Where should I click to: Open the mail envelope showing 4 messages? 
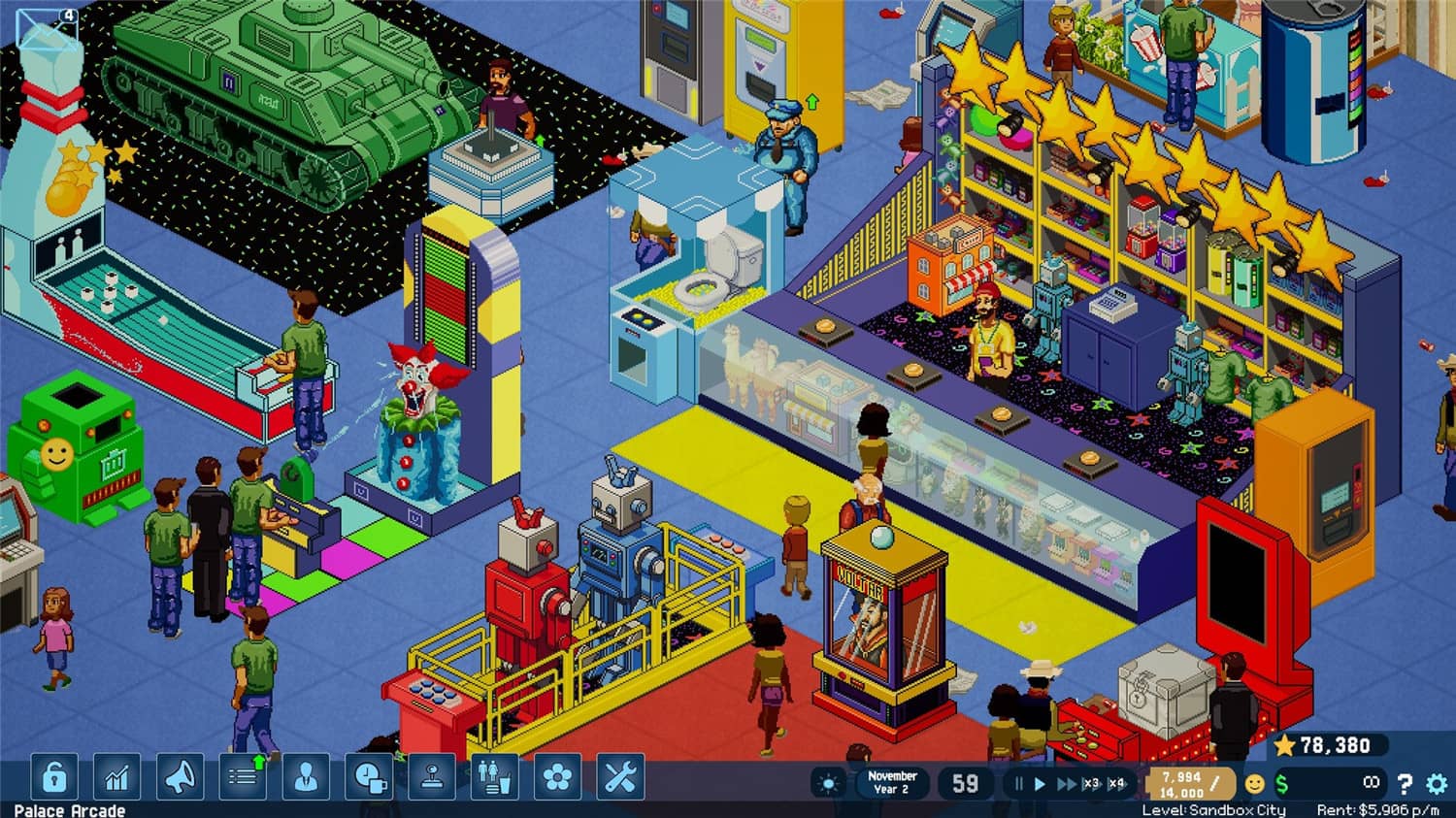click(x=49, y=27)
